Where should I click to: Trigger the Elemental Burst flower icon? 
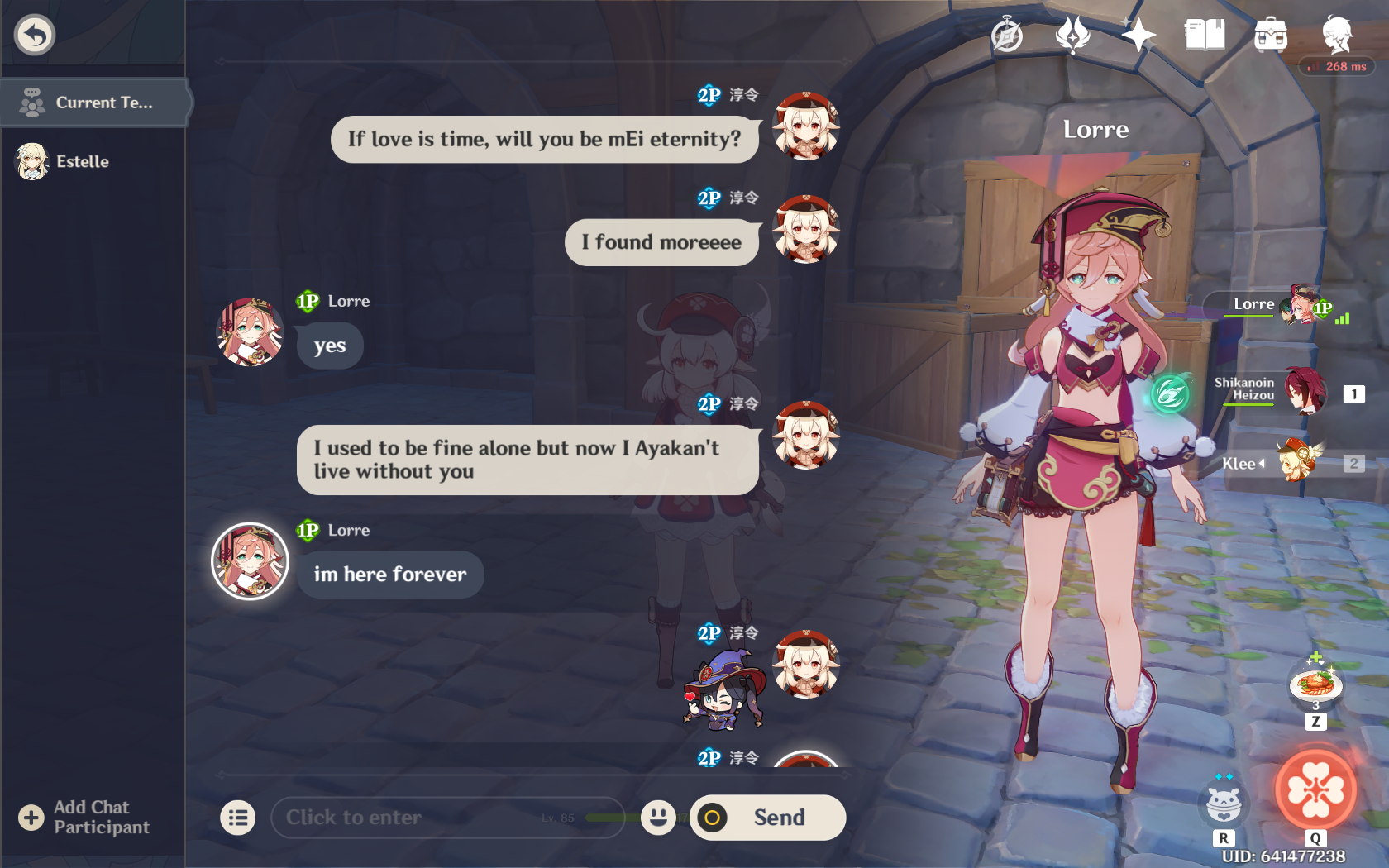point(1315,791)
